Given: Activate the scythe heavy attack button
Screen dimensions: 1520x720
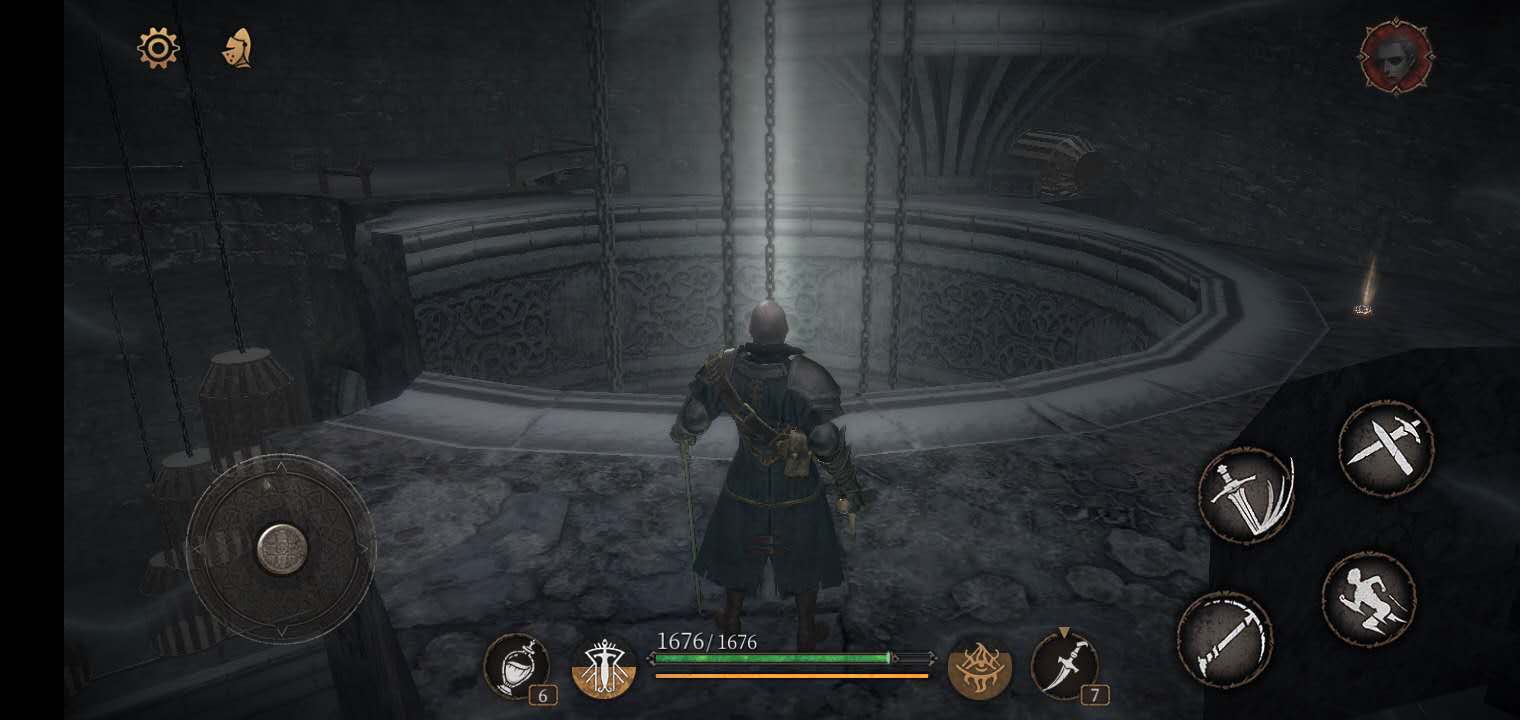Looking at the screenshot, I should click(x=1224, y=640).
